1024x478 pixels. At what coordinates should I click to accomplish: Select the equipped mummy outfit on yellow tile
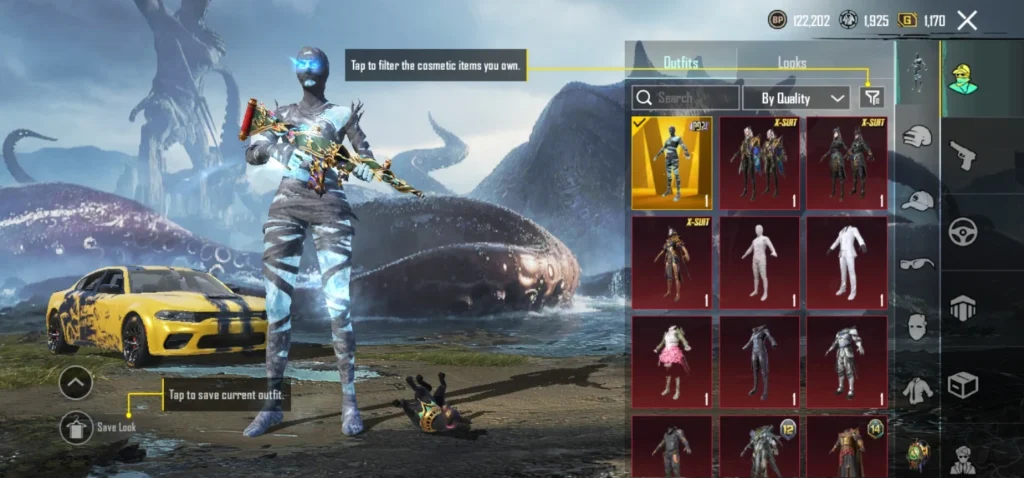coord(672,162)
